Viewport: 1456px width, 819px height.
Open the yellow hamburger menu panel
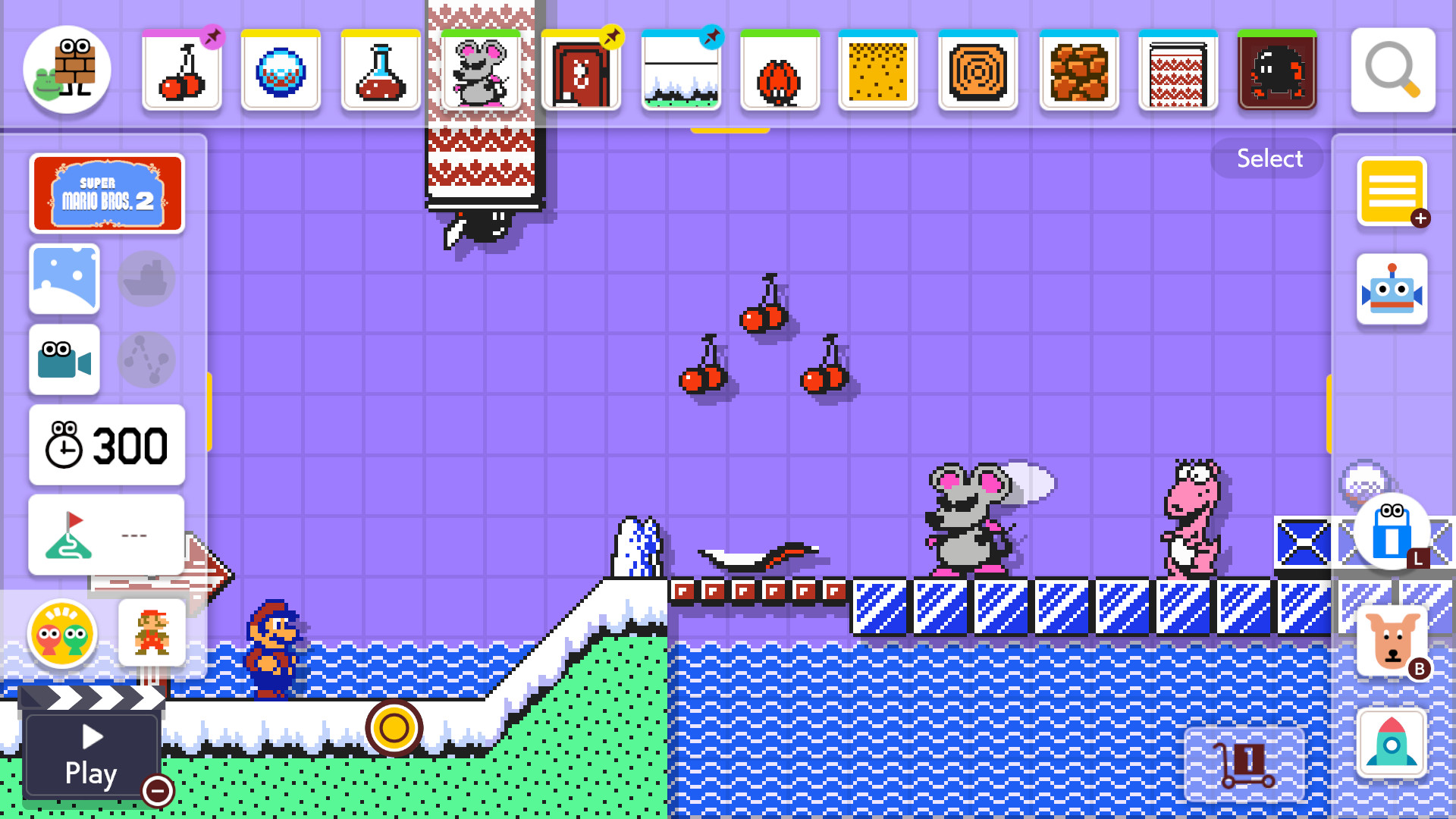pos(1392,192)
